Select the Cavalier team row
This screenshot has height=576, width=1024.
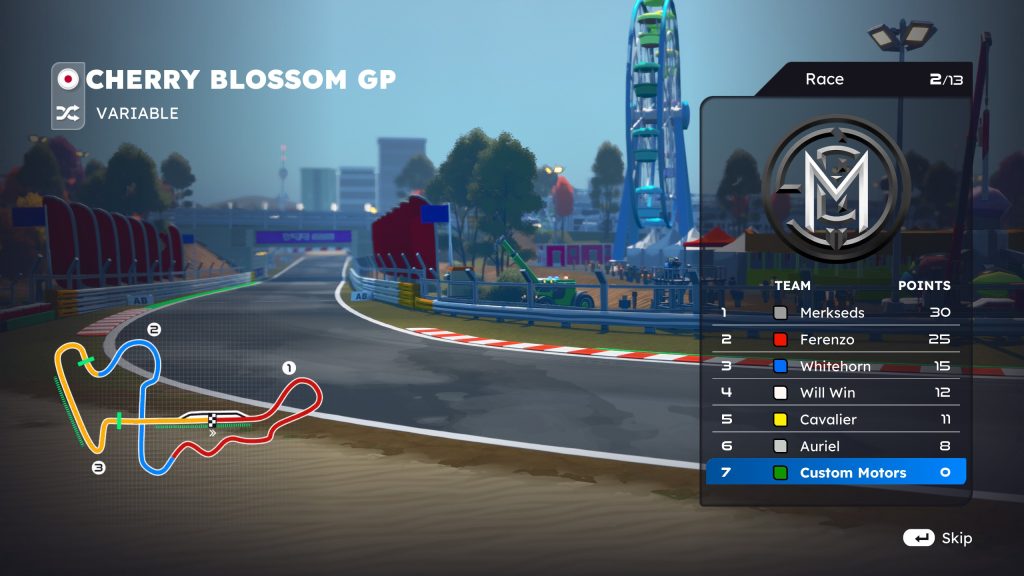[835, 419]
